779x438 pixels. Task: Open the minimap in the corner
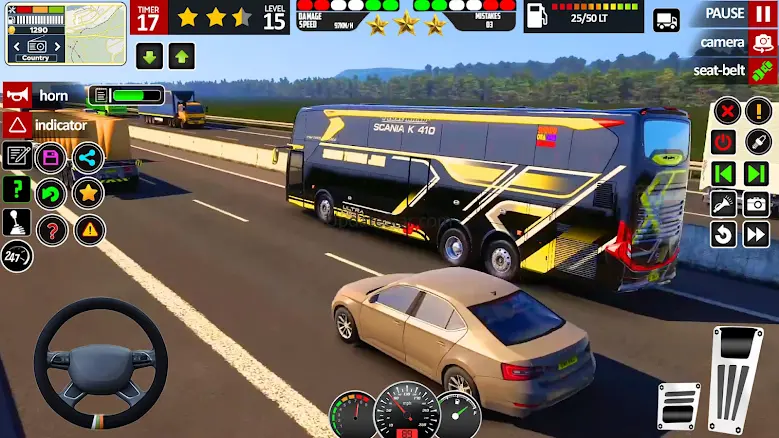[65, 32]
